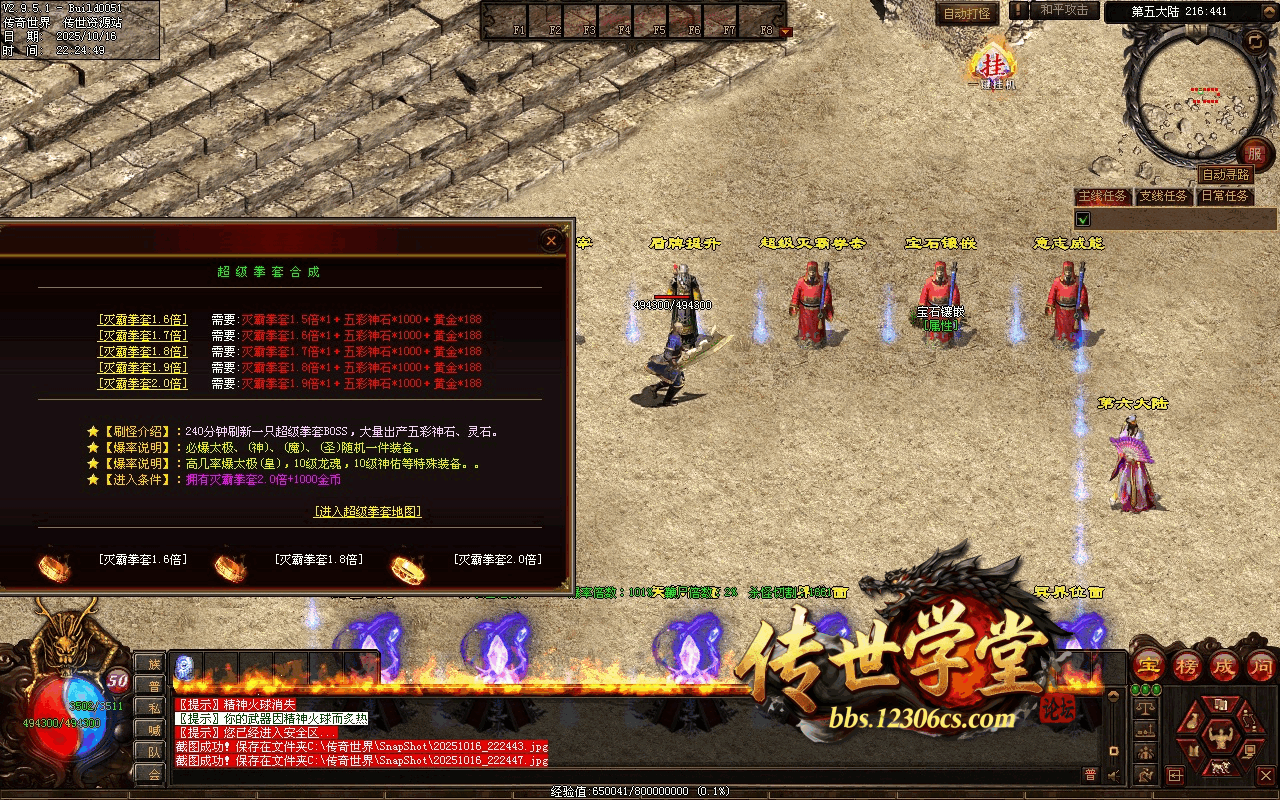Image resolution: width=1280 pixels, height=800 pixels.
Task: Toggle the 自动打怪 auto-fight button
Action: point(967,13)
